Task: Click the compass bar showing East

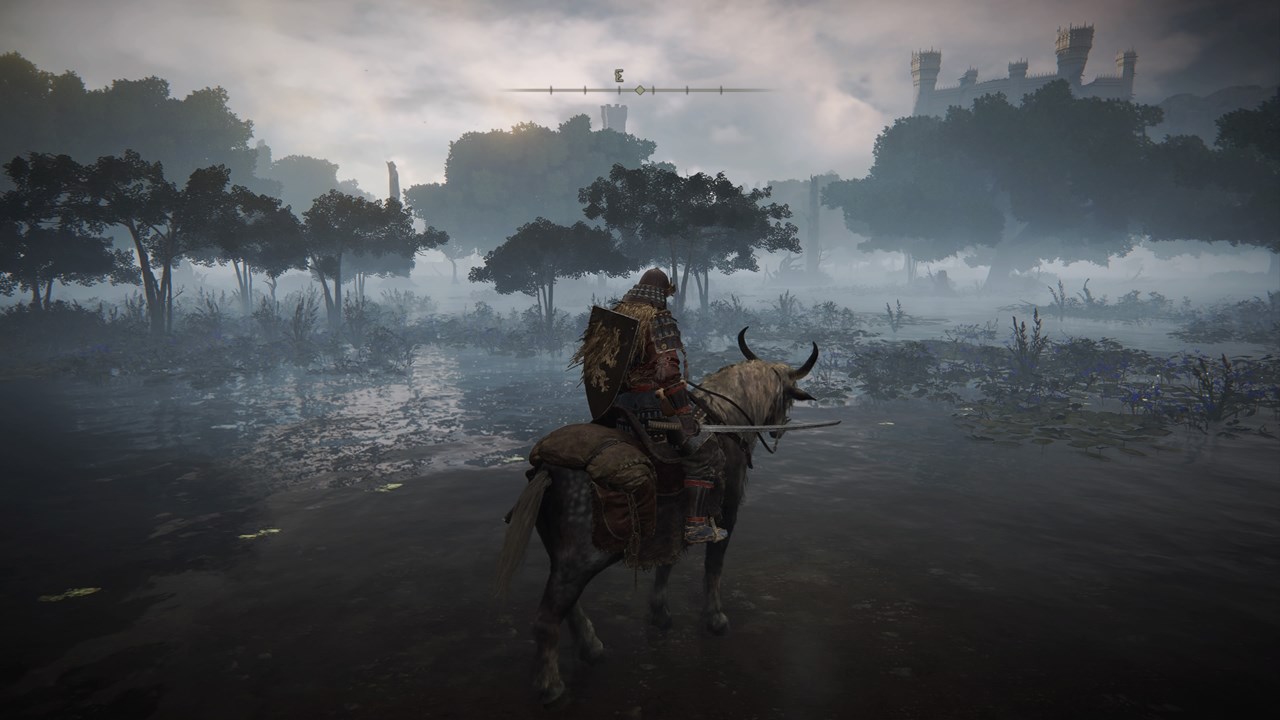Action: [x=638, y=89]
